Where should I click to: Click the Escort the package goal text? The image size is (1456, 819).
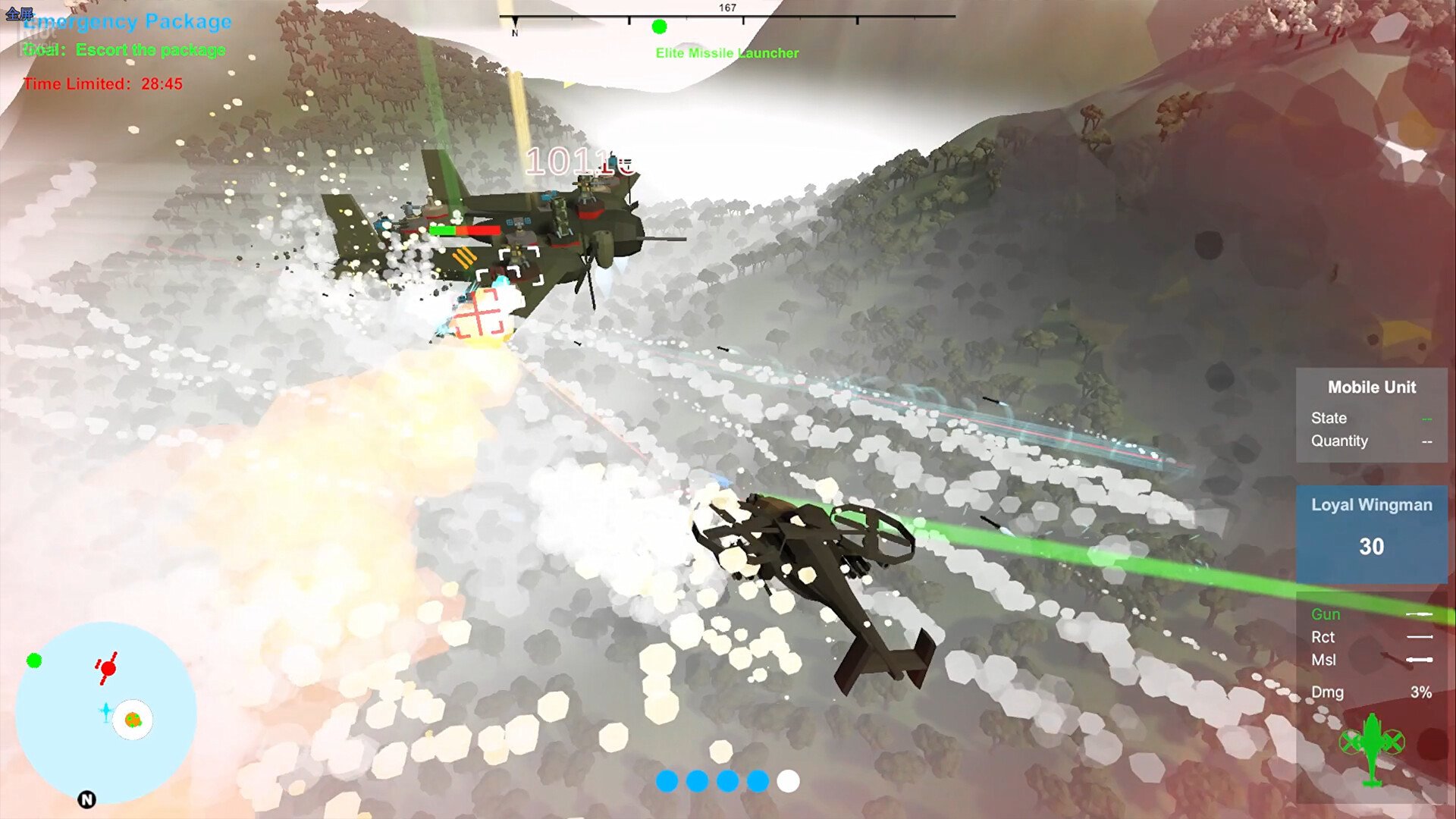tap(150, 50)
